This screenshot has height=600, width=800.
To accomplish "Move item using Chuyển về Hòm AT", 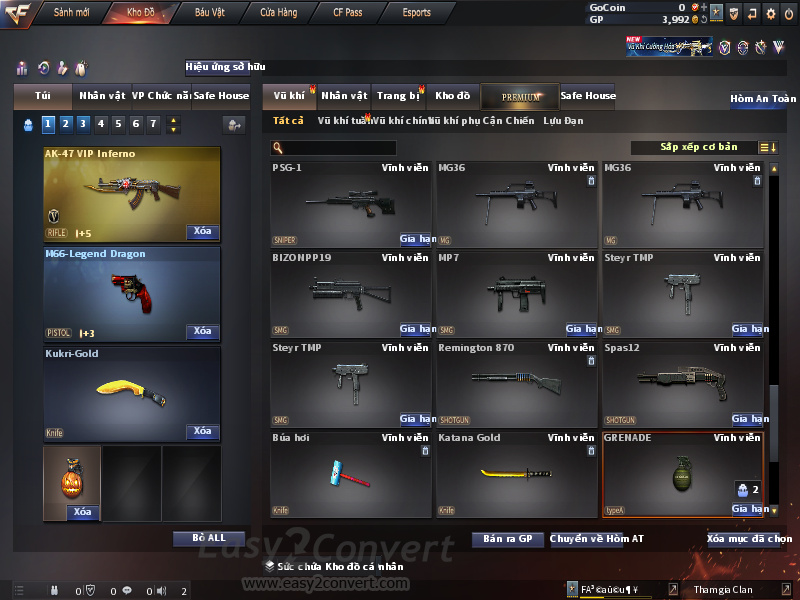I will (x=597, y=539).
